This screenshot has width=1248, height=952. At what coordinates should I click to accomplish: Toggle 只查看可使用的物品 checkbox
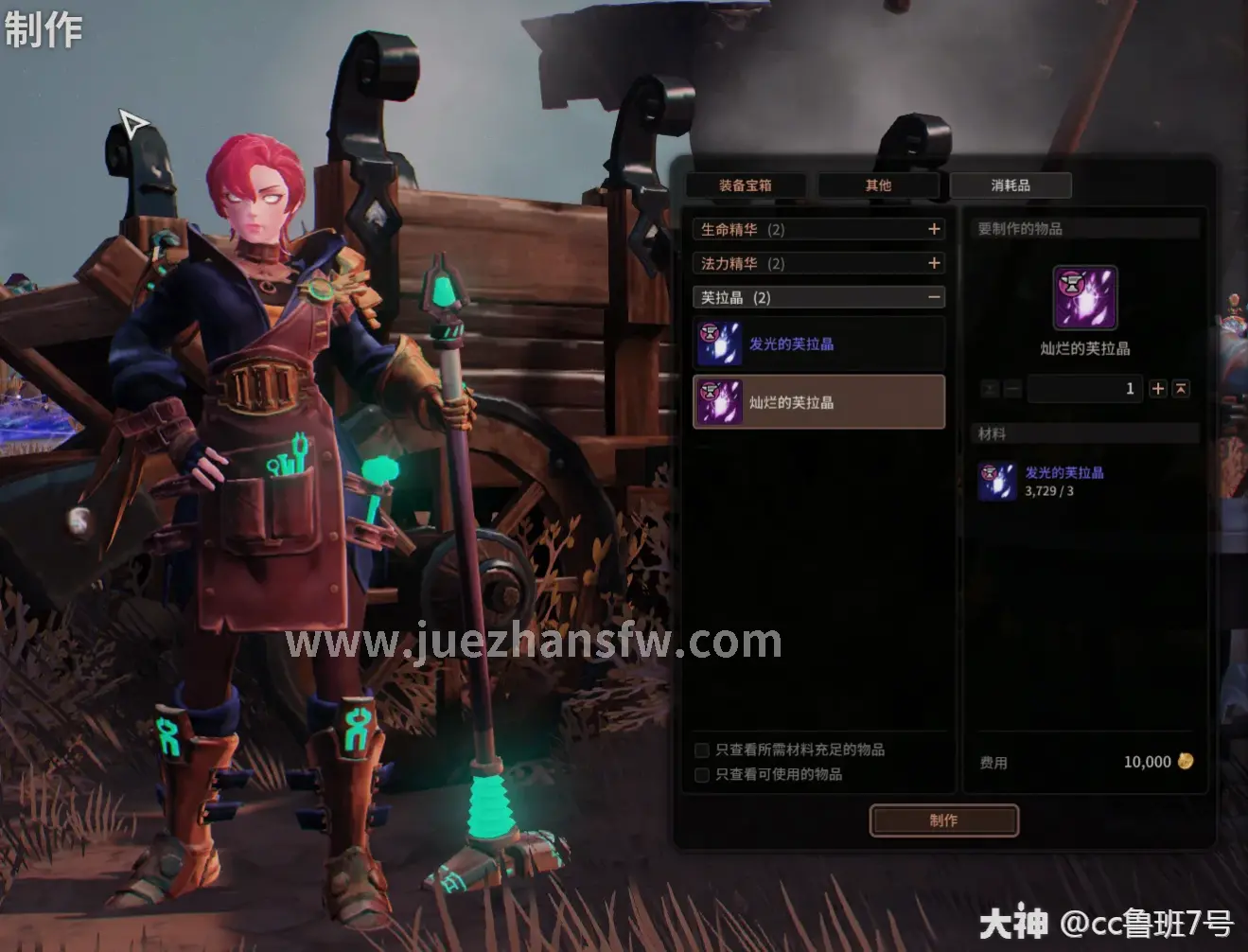tap(702, 775)
